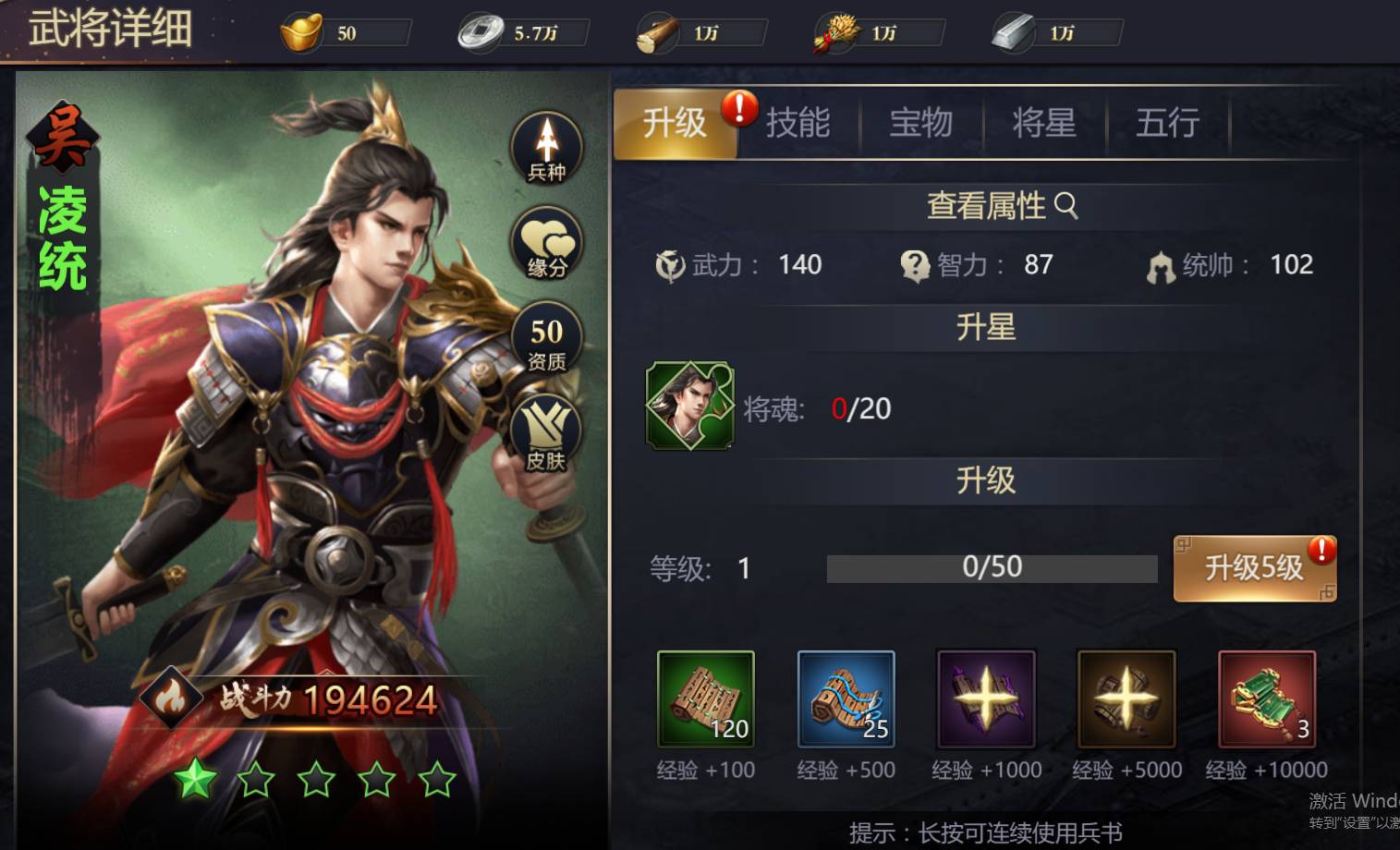Screen dimensions: 1400x850
Task: Use the red 经验 +10000 book
Action: tap(1267, 699)
